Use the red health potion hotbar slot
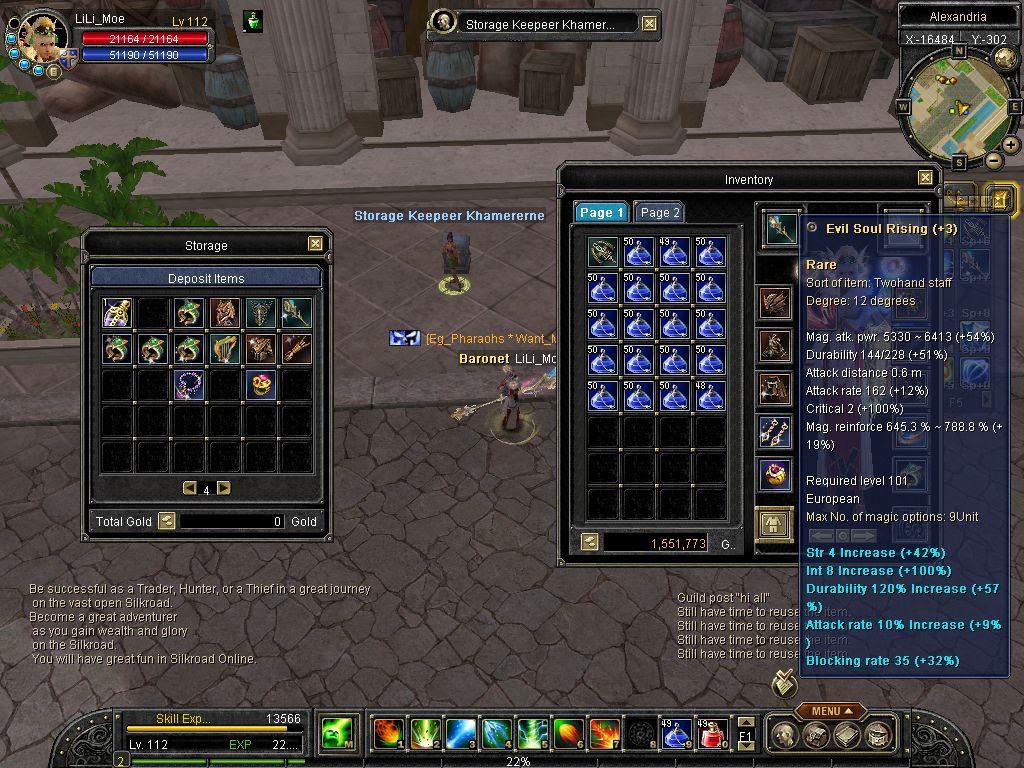The height and width of the screenshot is (768, 1024). [x=712, y=735]
